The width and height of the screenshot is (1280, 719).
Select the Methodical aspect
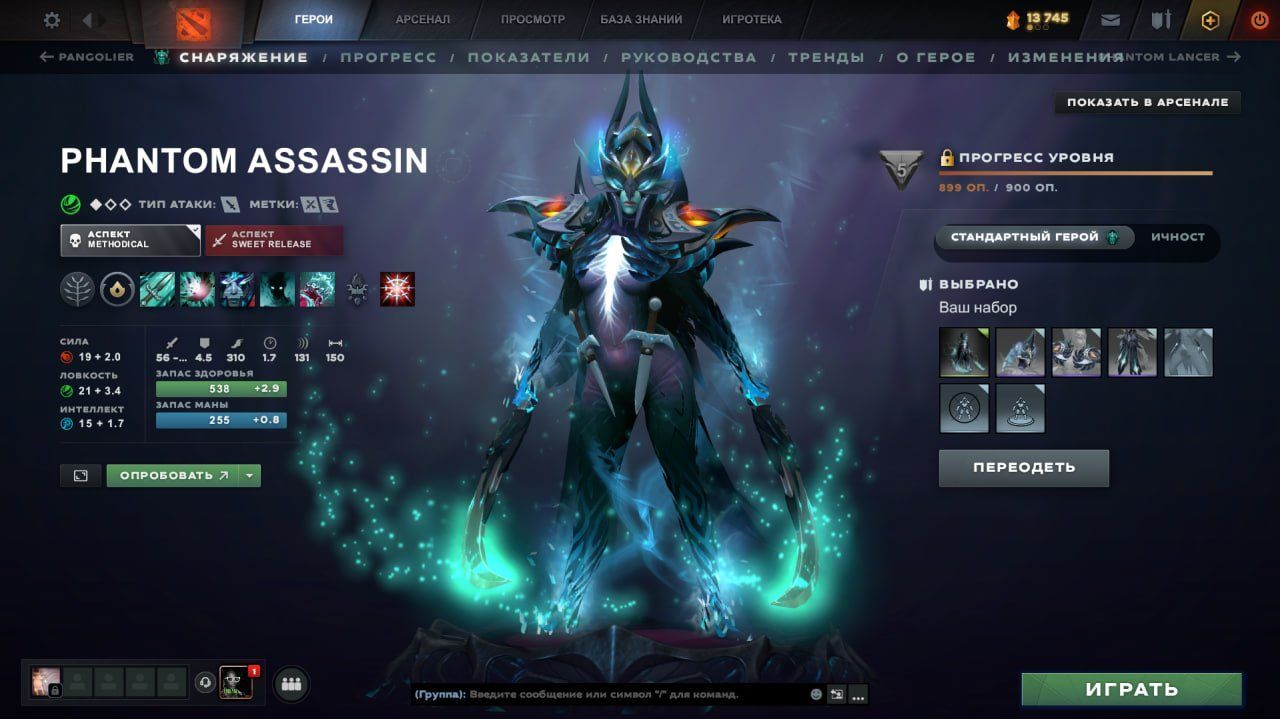130,240
